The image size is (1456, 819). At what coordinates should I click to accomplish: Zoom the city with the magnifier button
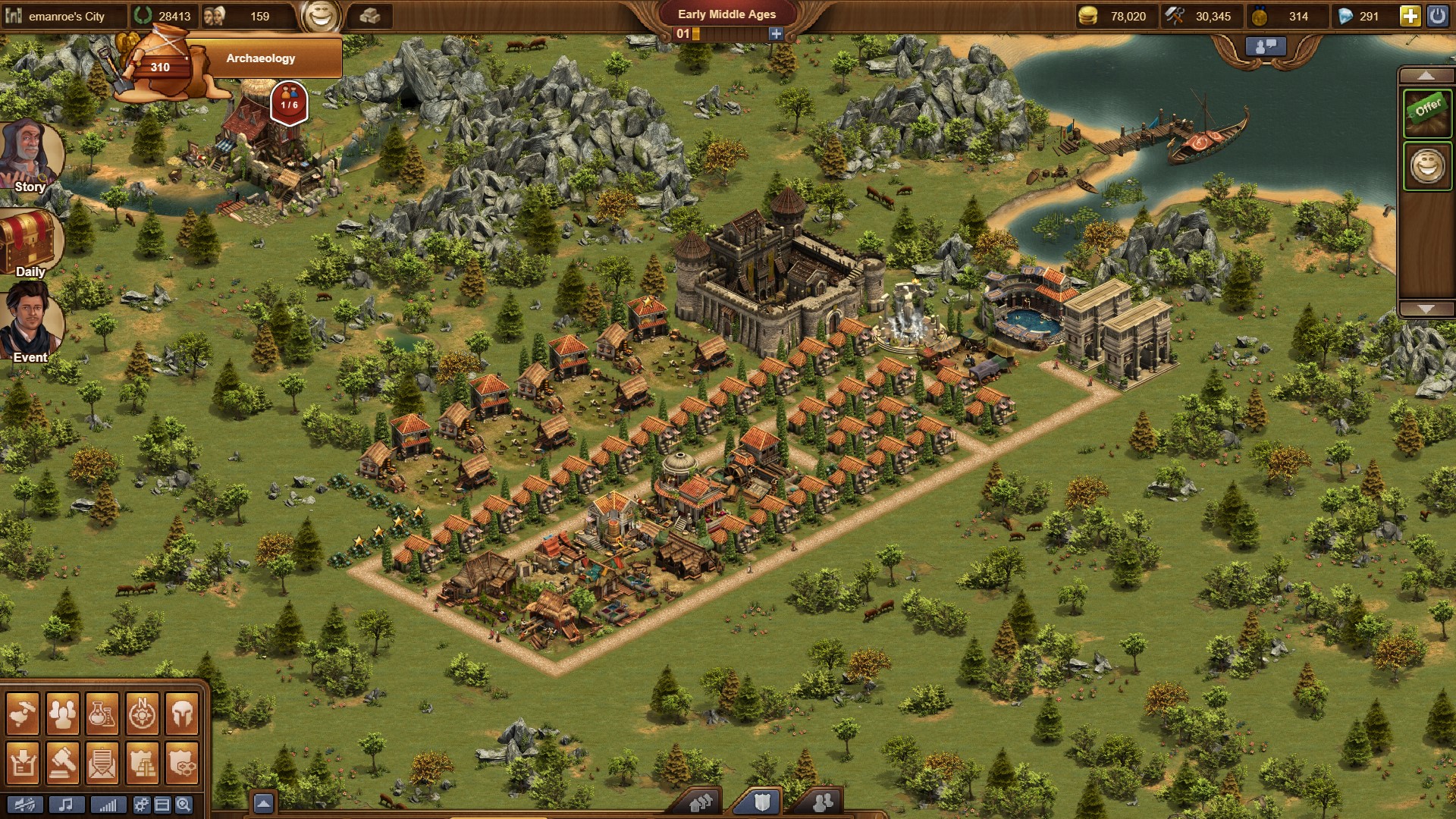coord(183,805)
